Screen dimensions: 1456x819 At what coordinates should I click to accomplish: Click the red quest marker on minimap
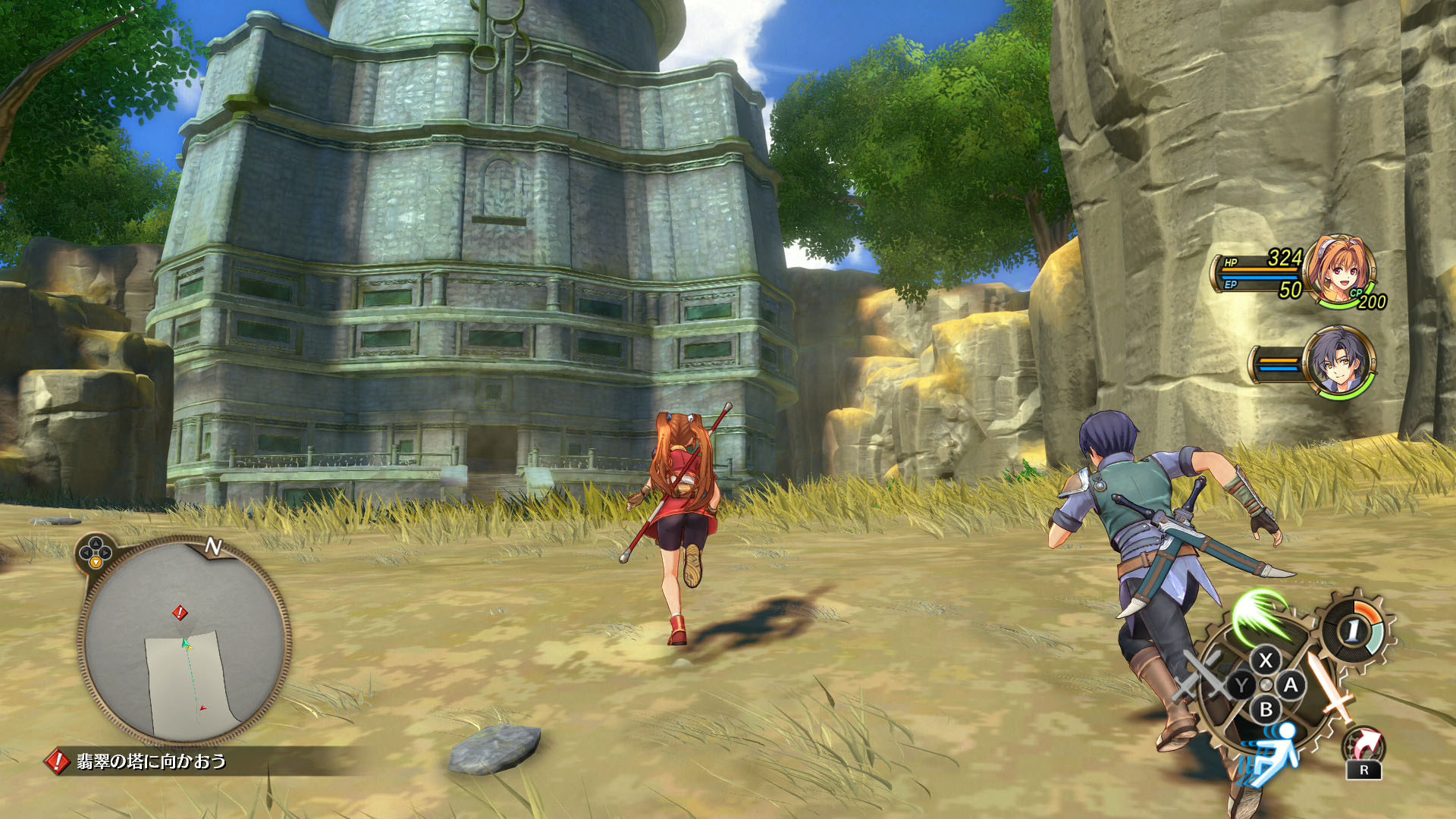[180, 612]
